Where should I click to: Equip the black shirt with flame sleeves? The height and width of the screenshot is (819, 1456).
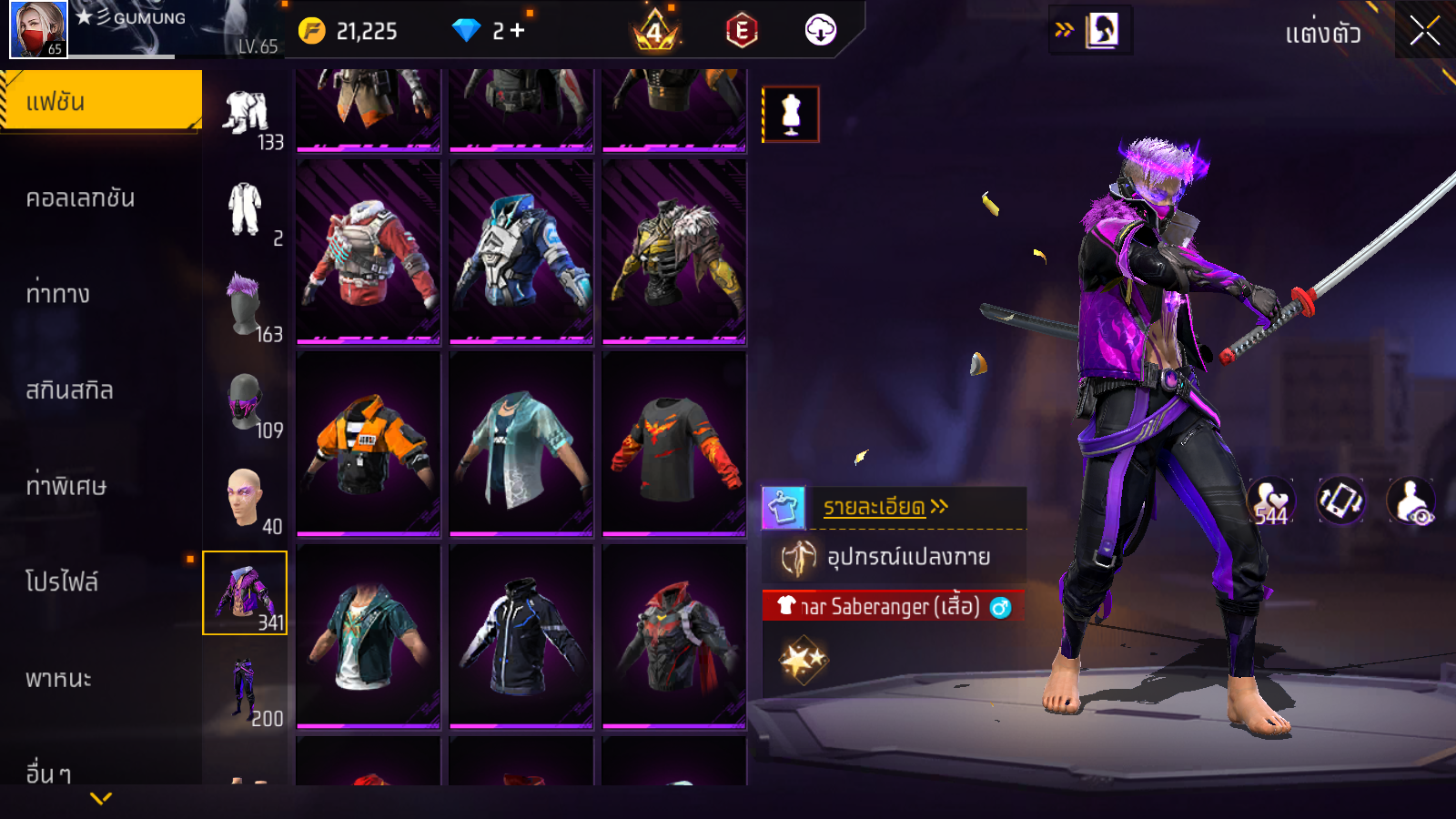[x=674, y=443]
